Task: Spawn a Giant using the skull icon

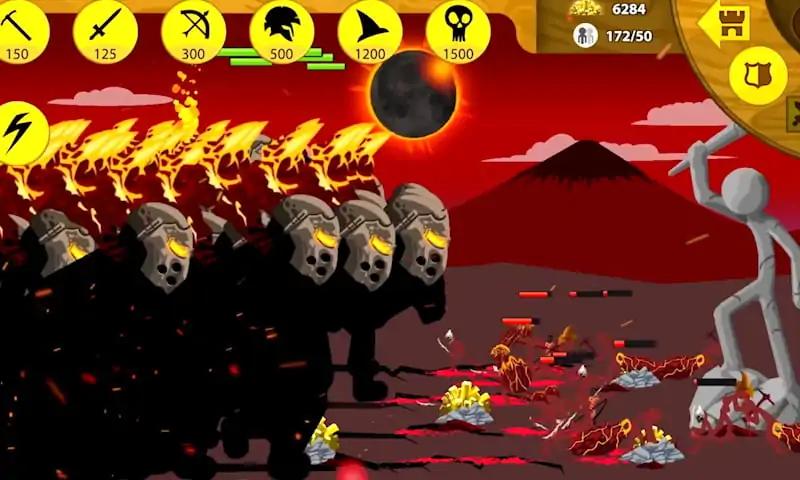Action: [457, 28]
